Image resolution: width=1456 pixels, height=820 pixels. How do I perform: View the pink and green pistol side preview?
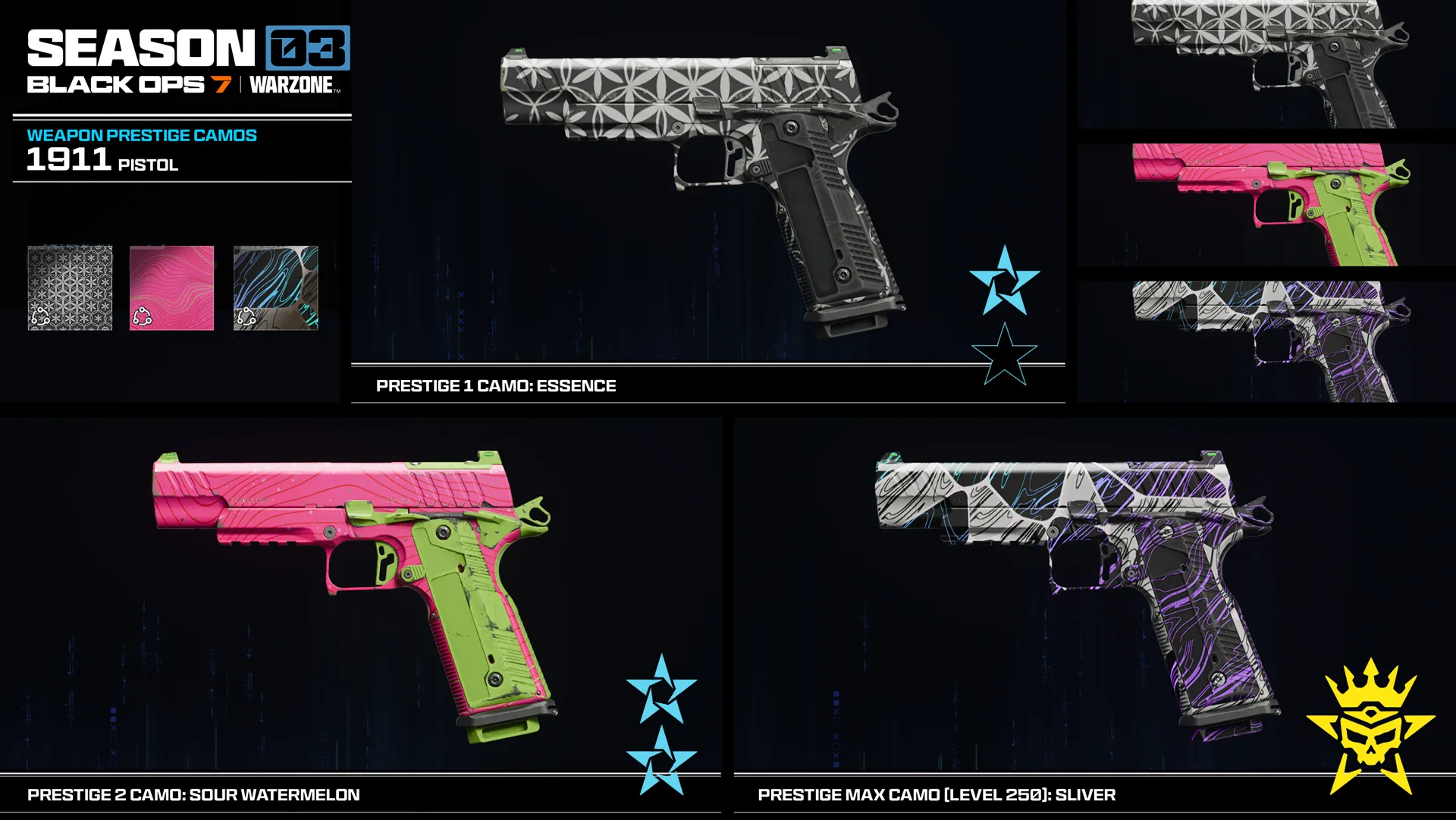click(1265, 204)
